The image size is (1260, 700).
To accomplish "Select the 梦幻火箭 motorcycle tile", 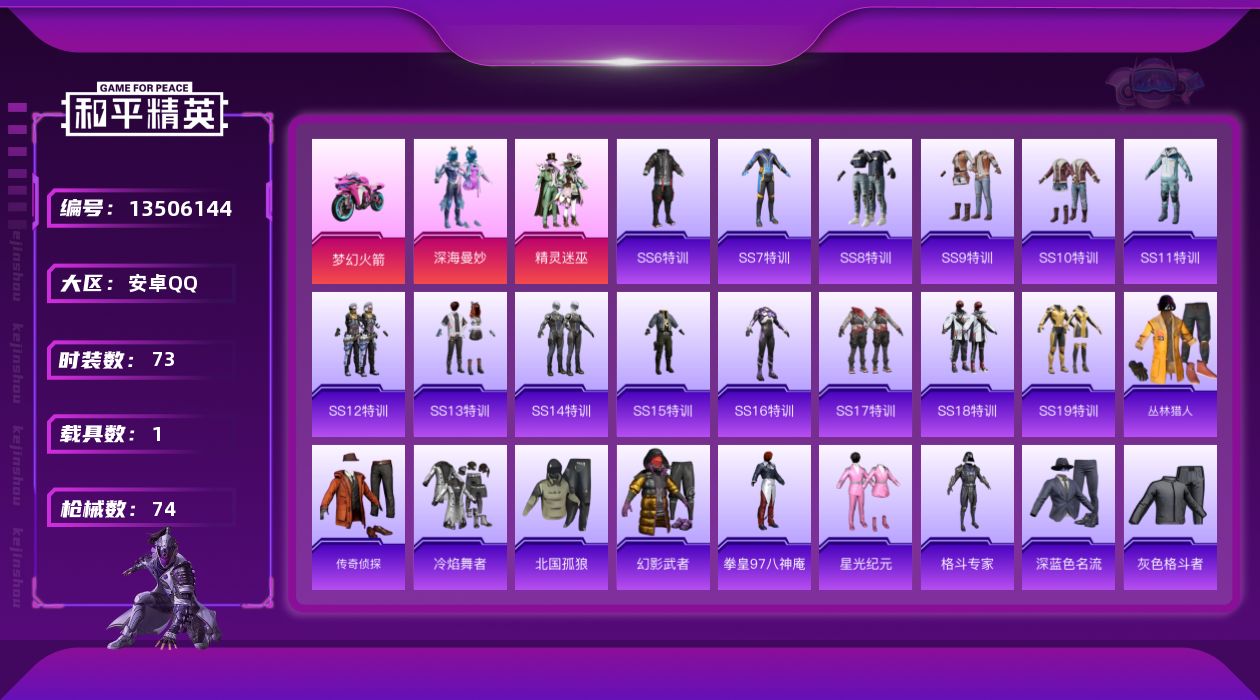I will tap(358, 211).
